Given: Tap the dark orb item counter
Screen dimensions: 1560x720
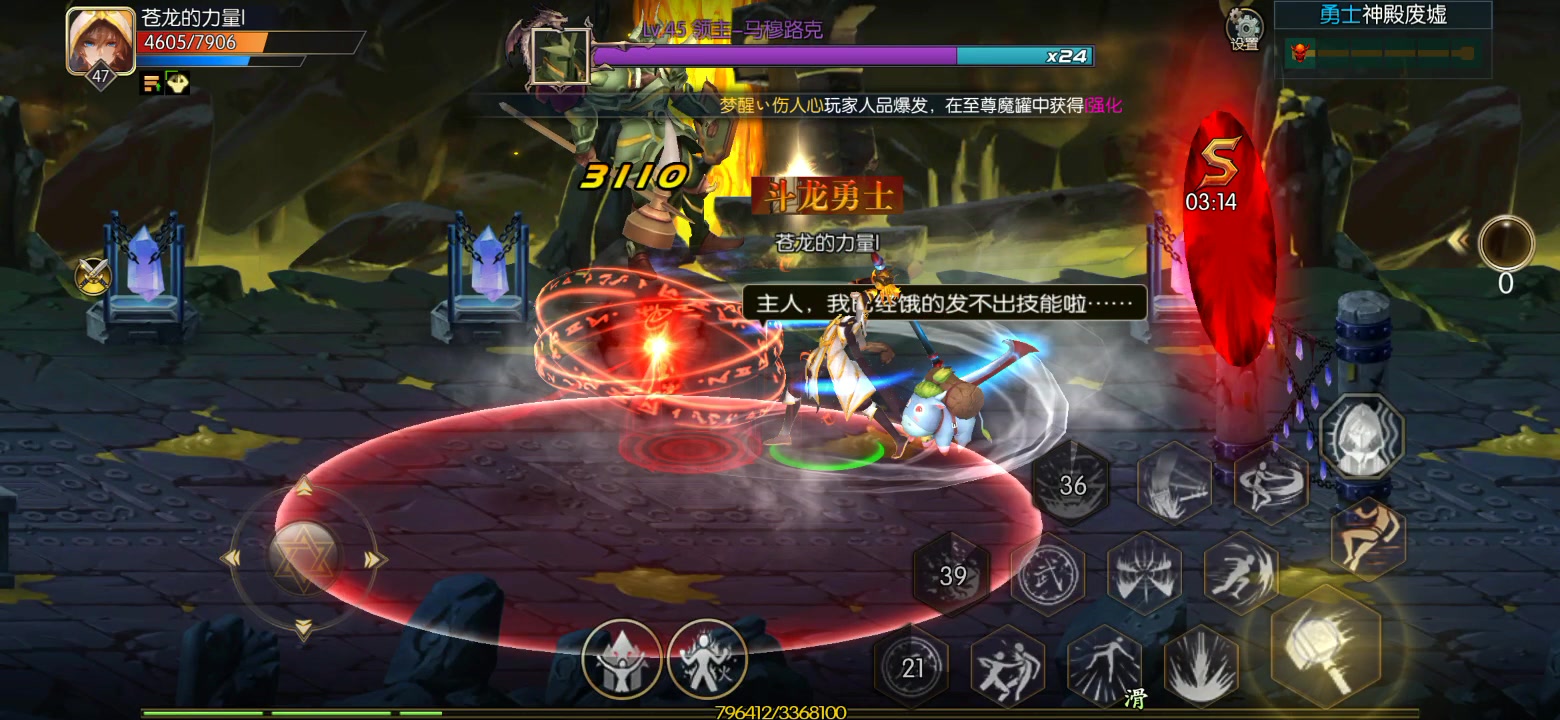Looking at the screenshot, I should (1506, 244).
